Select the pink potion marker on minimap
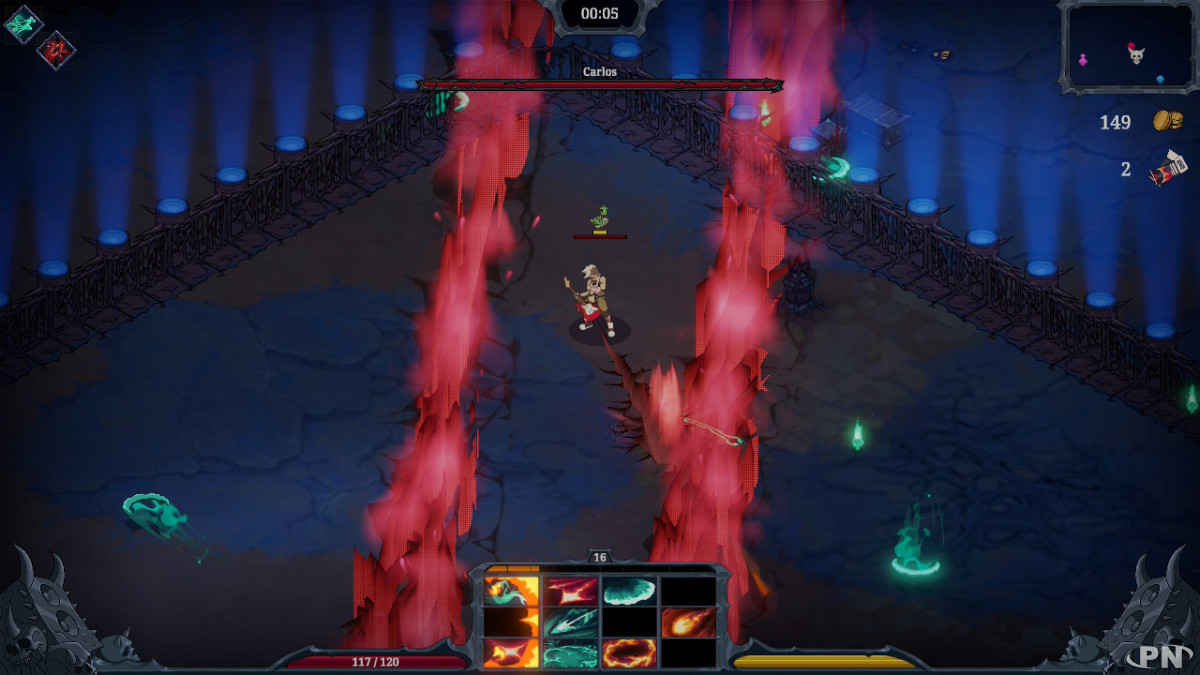This screenshot has width=1200, height=675. click(x=1083, y=62)
